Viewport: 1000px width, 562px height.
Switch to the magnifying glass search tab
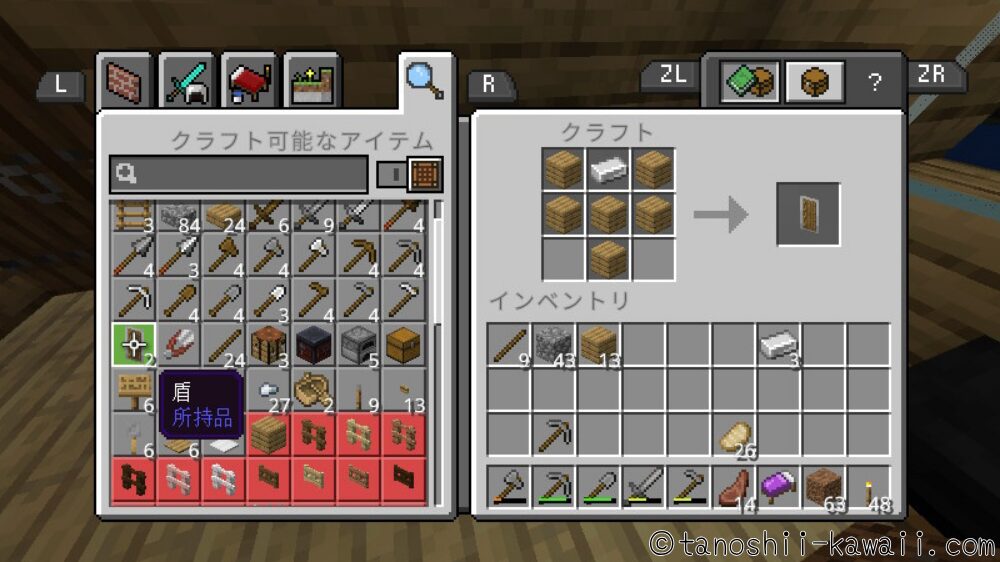point(424,79)
